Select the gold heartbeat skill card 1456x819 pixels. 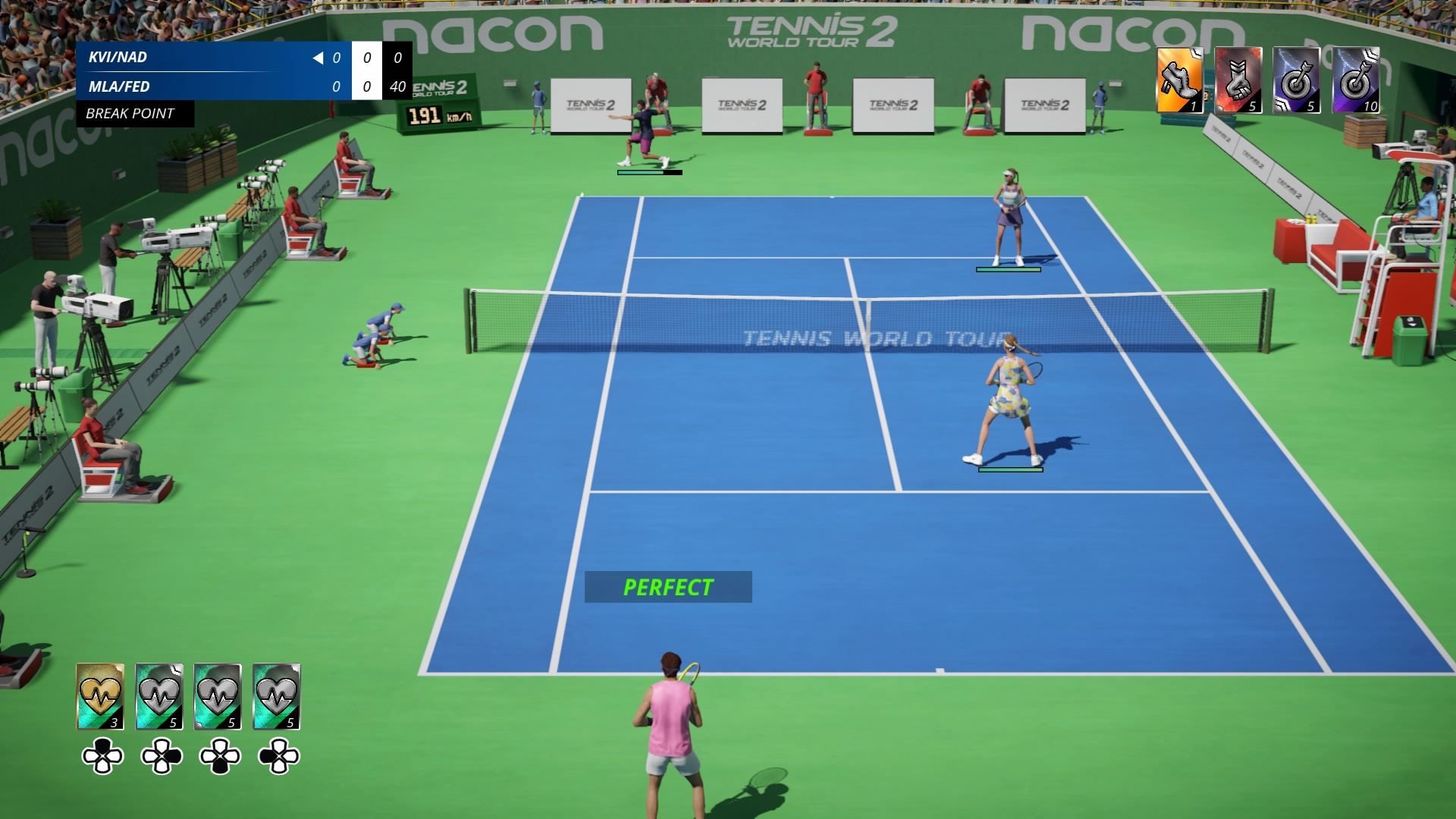pos(100,696)
